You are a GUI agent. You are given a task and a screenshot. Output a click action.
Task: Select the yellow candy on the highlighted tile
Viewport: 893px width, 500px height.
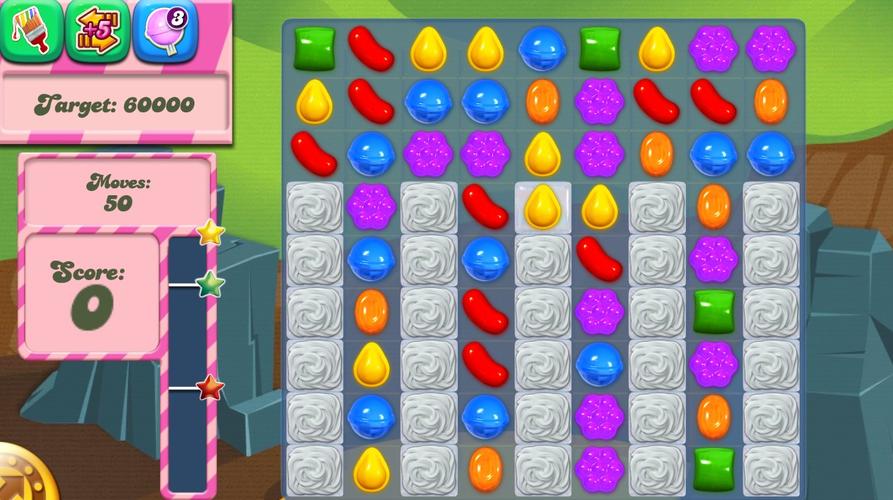[542, 206]
